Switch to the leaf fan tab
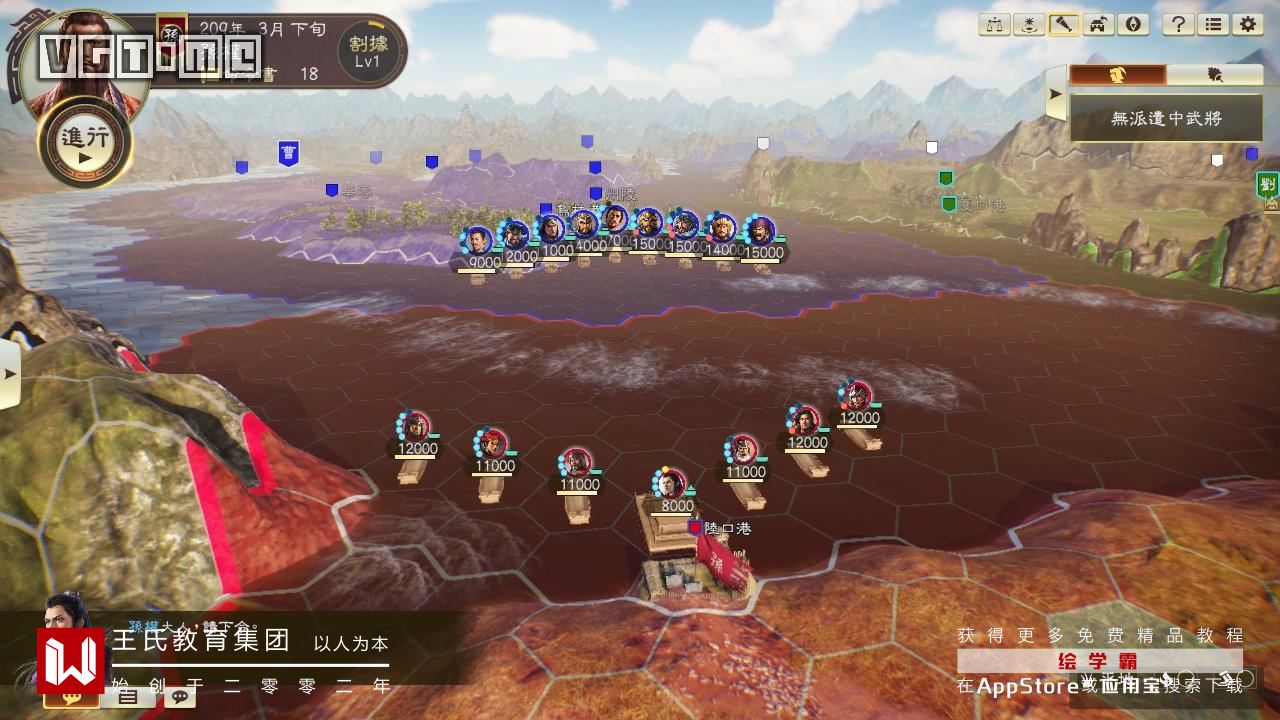The image size is (1280, 720). pos(1215,75)
